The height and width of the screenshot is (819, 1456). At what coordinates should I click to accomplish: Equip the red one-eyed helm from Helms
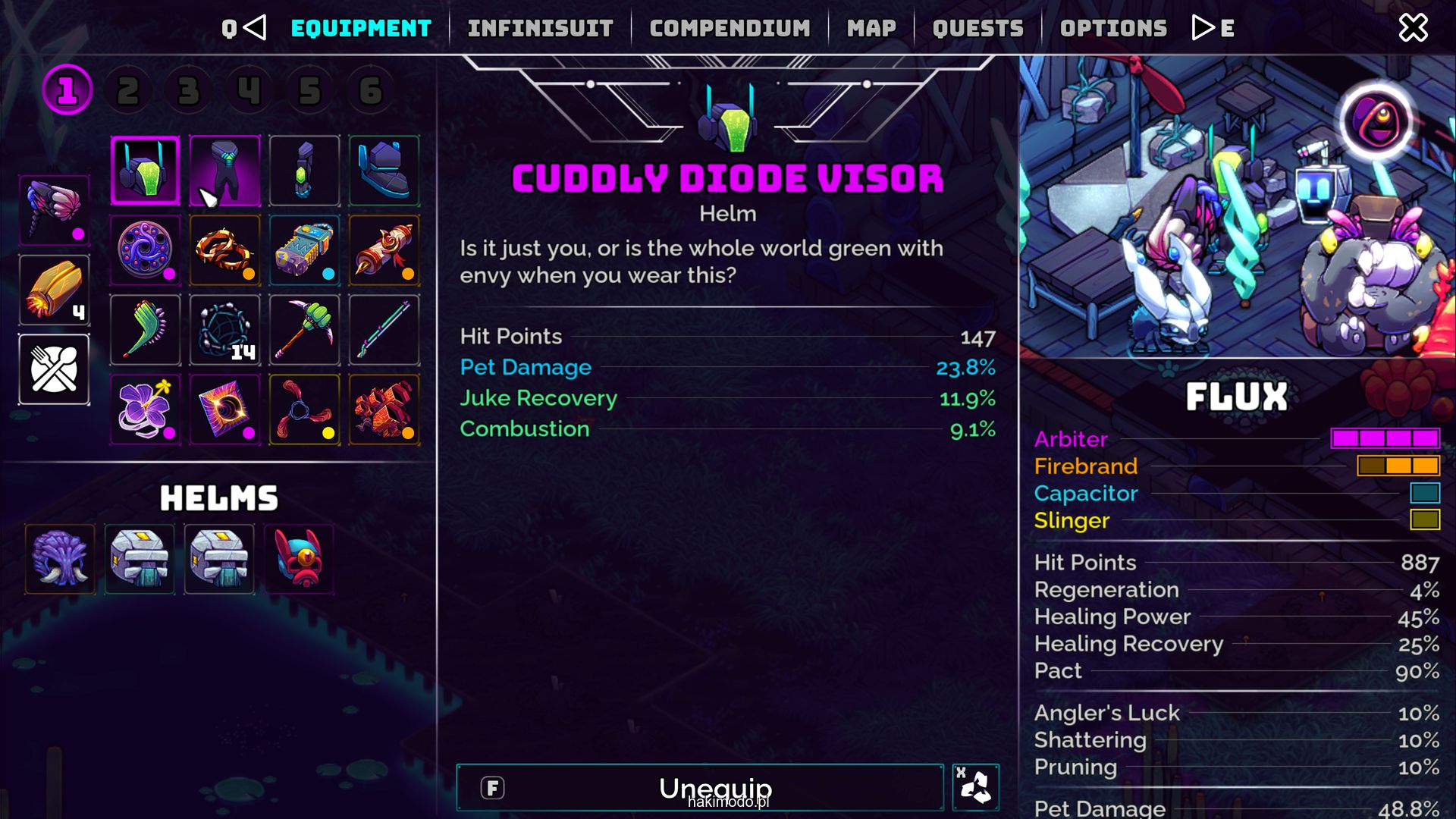pyautogui.click(x=299, y=560)
